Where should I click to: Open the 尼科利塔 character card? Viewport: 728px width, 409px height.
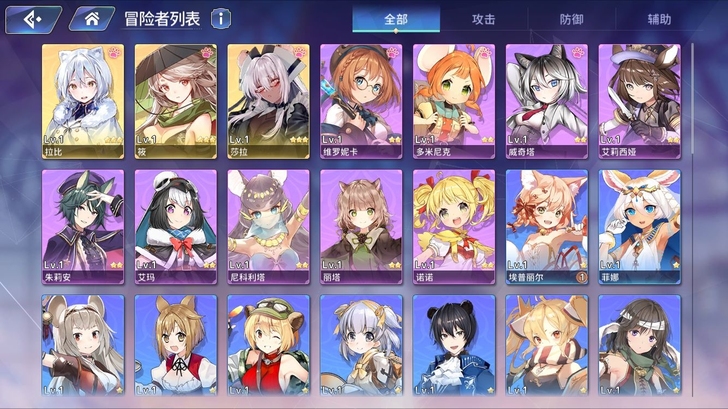tap(267, 226)
